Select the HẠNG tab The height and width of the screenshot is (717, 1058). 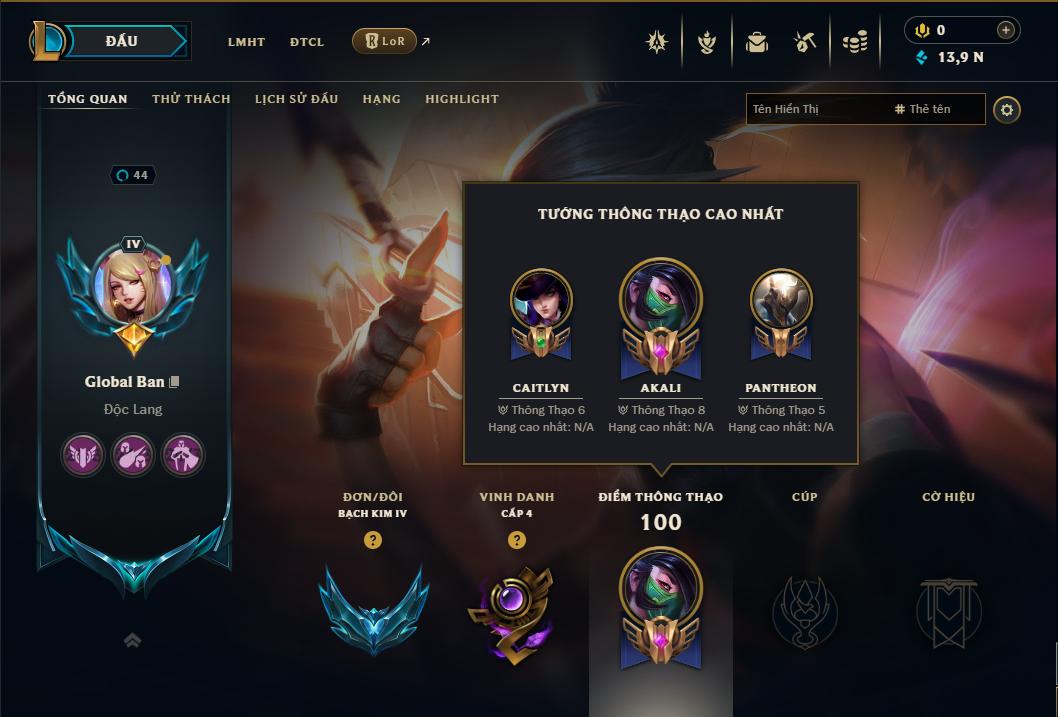point(381,99)
